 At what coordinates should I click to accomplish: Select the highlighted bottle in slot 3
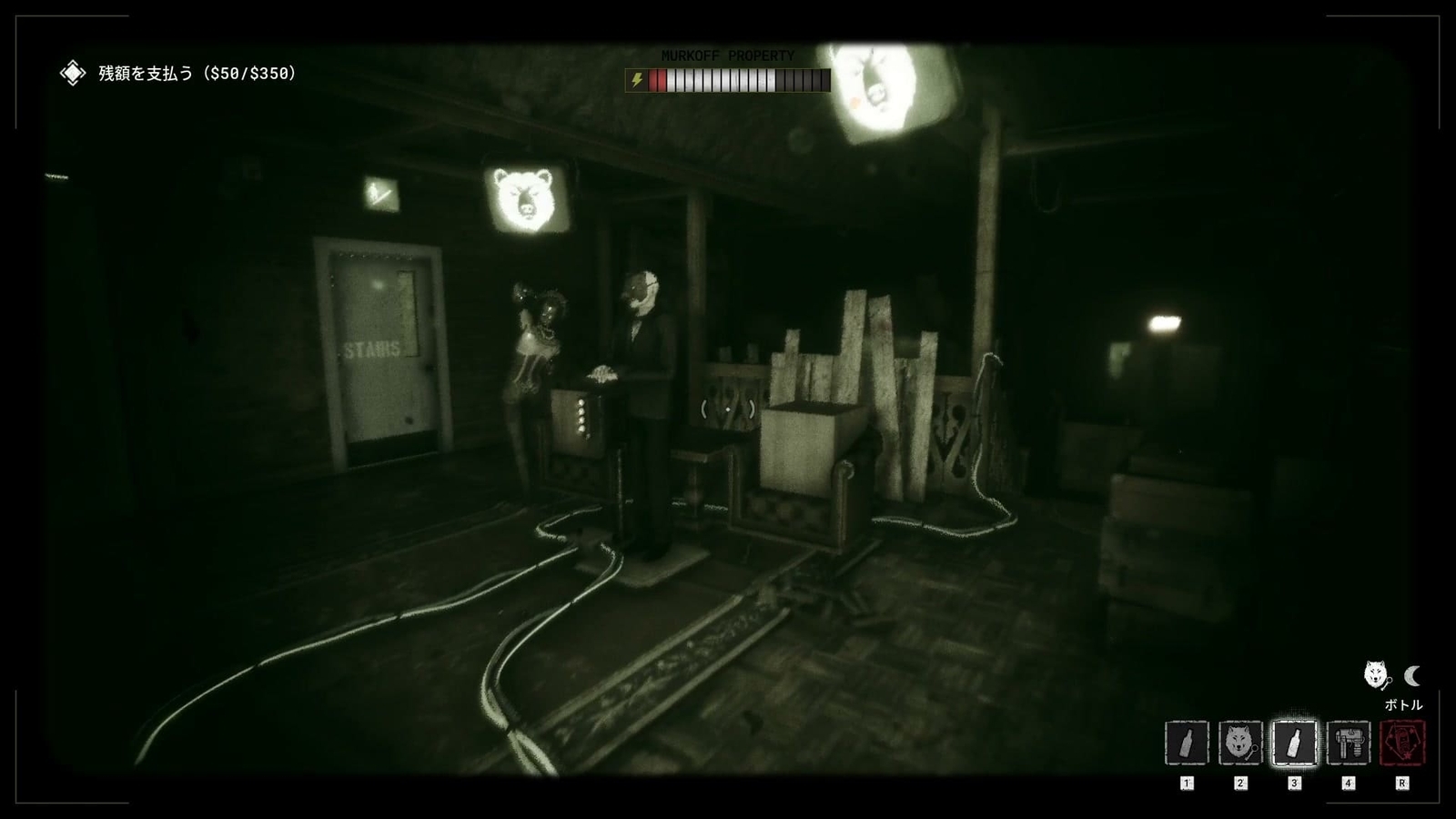pyautogui.click(x=1295, y=742)
